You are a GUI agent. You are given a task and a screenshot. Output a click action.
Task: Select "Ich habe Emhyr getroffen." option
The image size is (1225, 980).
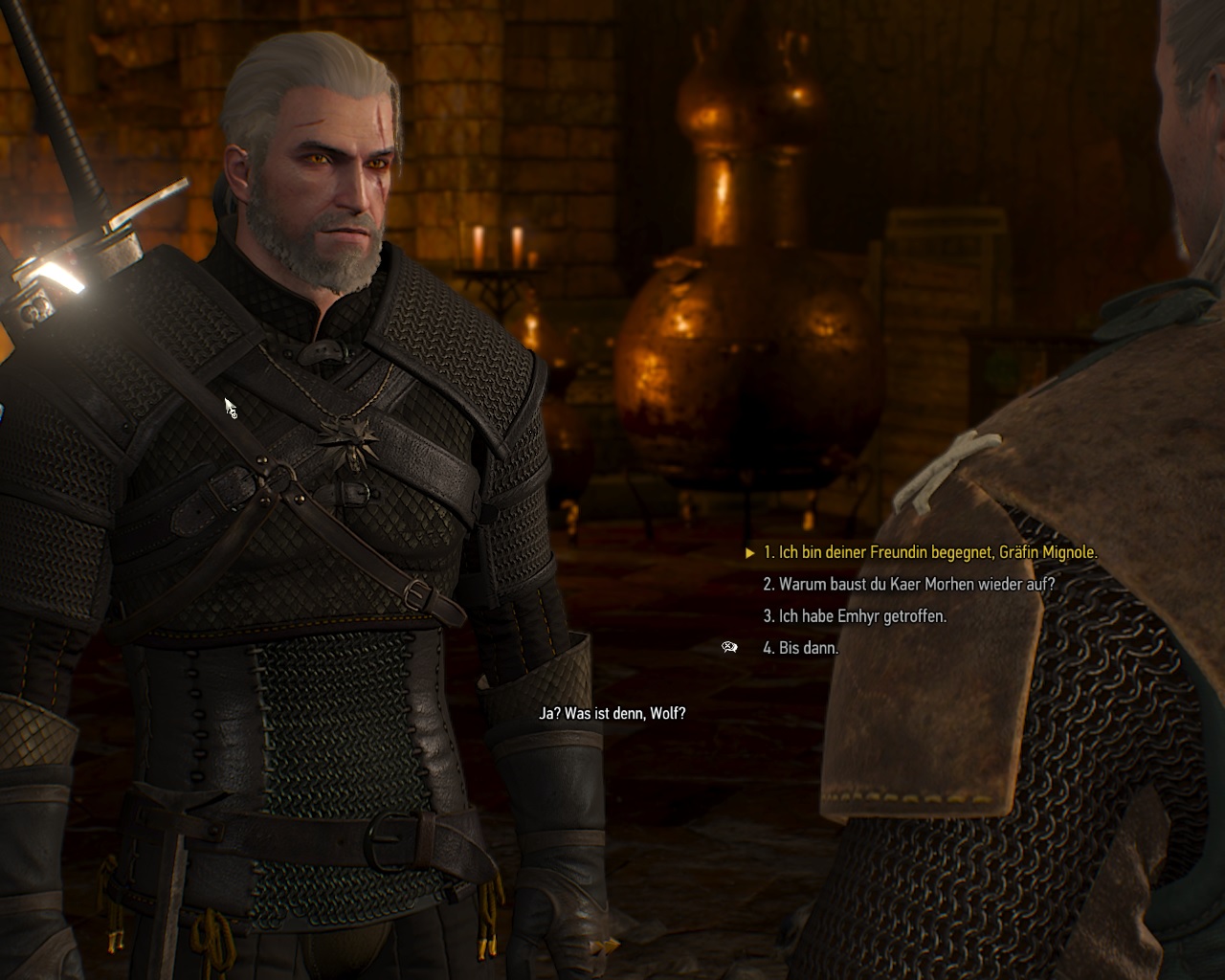click(x=855, y=616)
